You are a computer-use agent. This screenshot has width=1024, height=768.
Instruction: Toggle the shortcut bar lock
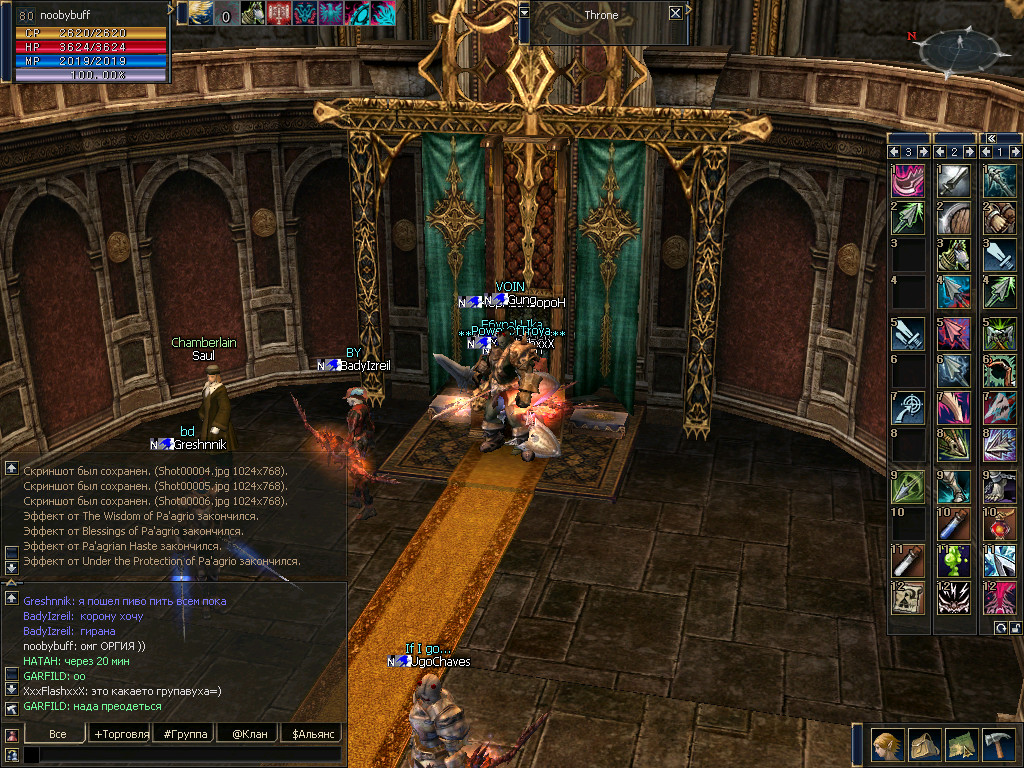click(1014, 627)
